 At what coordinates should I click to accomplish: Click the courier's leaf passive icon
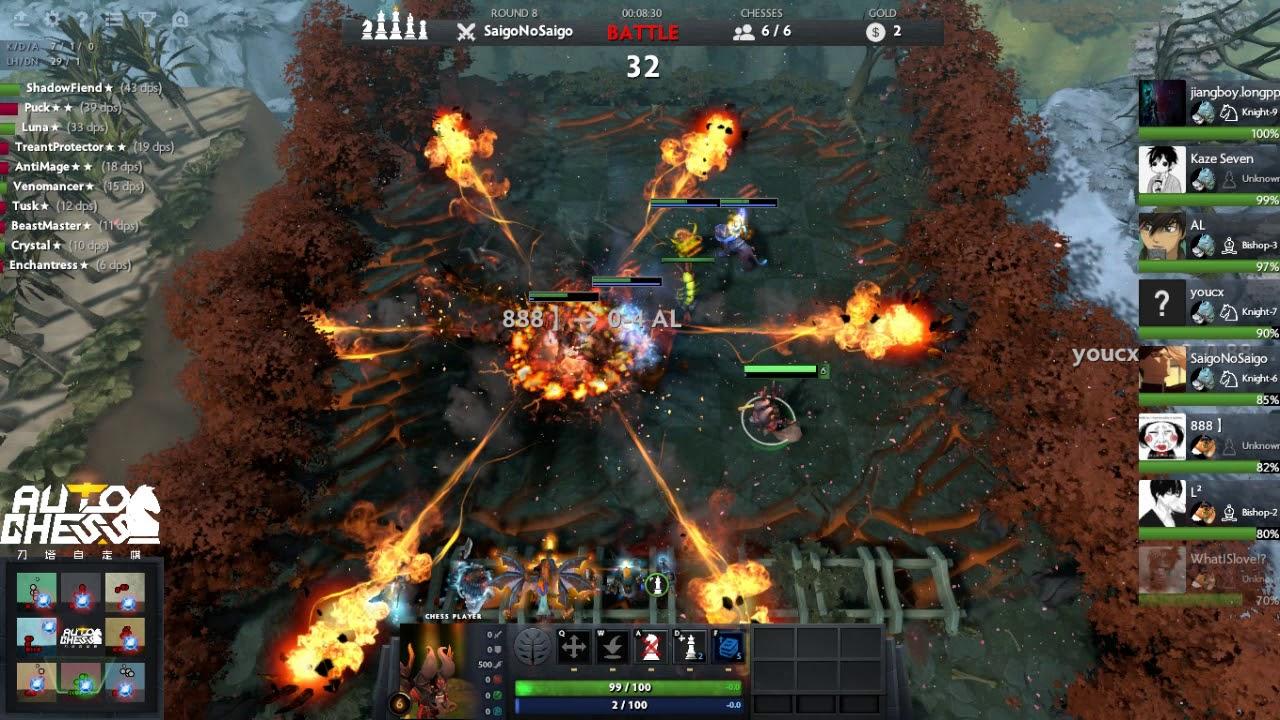click(531, 645)
